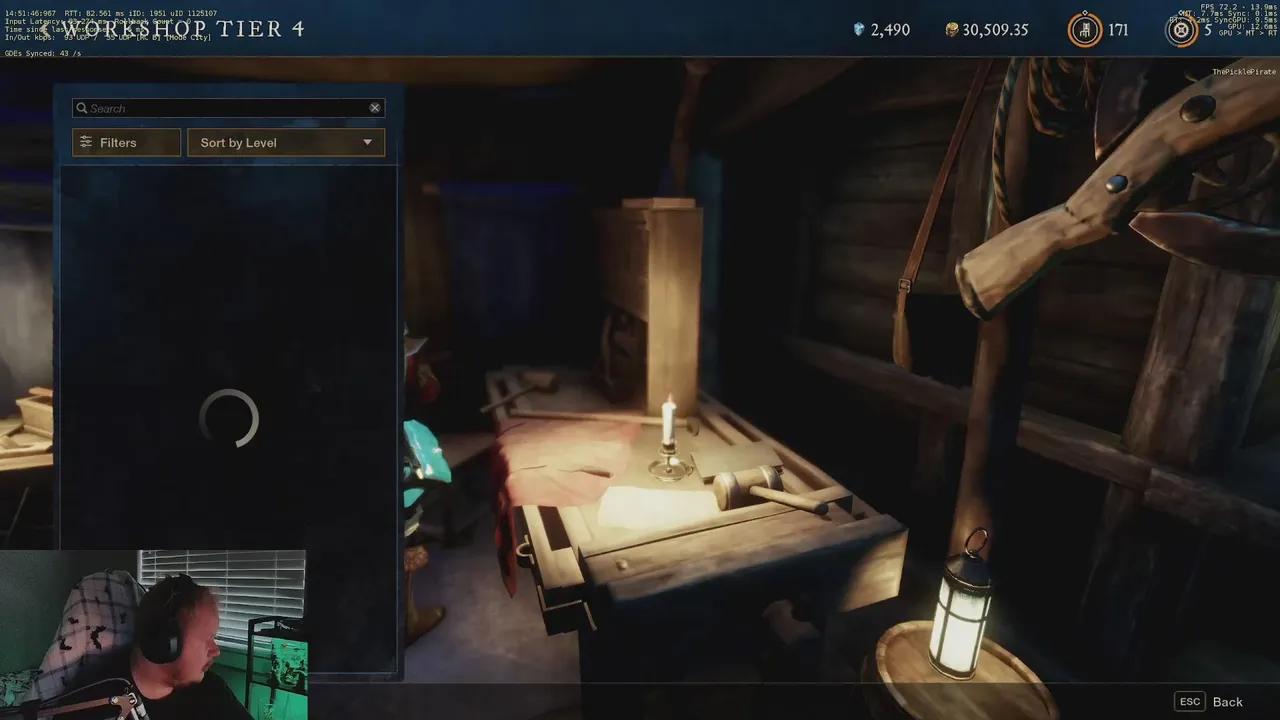The width and height of the screenshot is (1280, 720).
Task: Open the Sort by Level dropdown
Action: pos(285,142)
